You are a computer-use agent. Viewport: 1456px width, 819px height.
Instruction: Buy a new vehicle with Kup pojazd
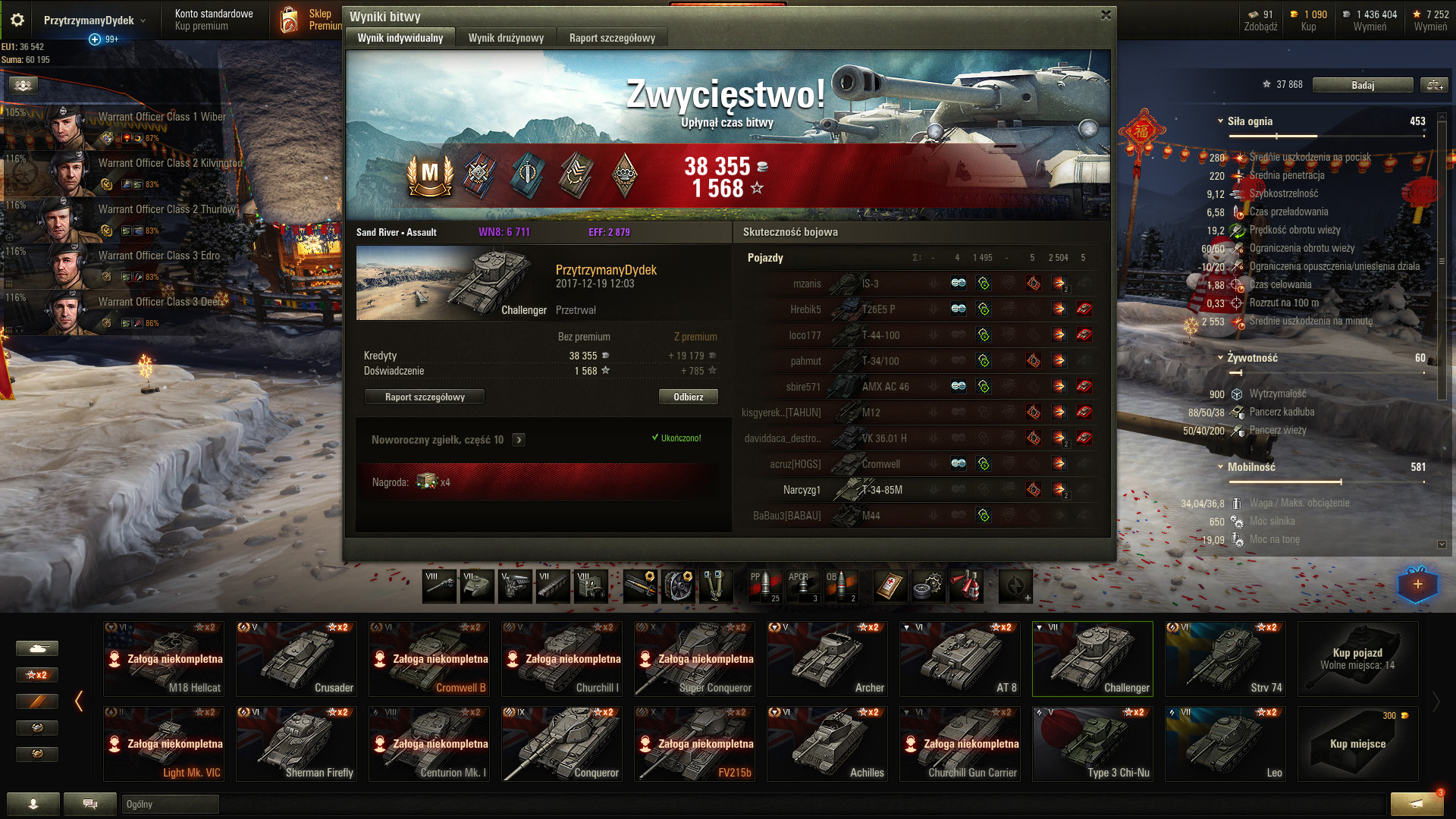[x=1357, y=659]
